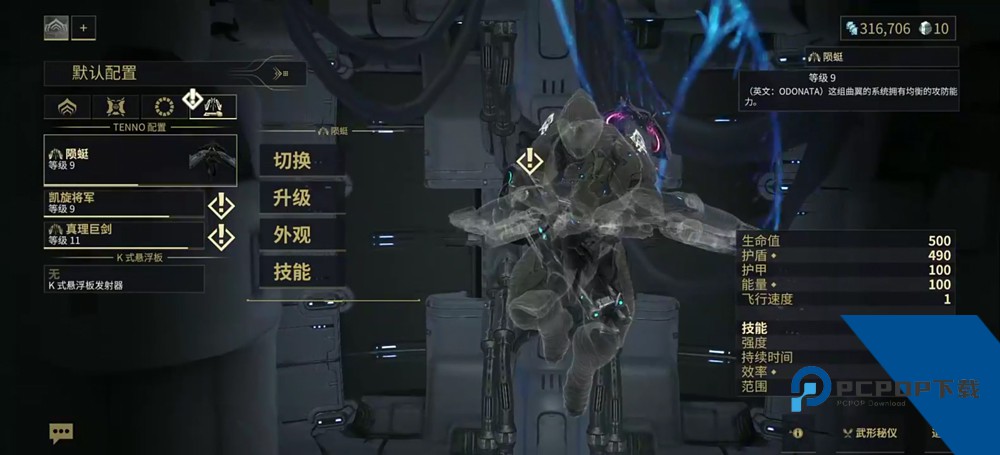Choose the 外观 (Appearance) option
This screenshot has height=455, width=1000.
(291, 234)
